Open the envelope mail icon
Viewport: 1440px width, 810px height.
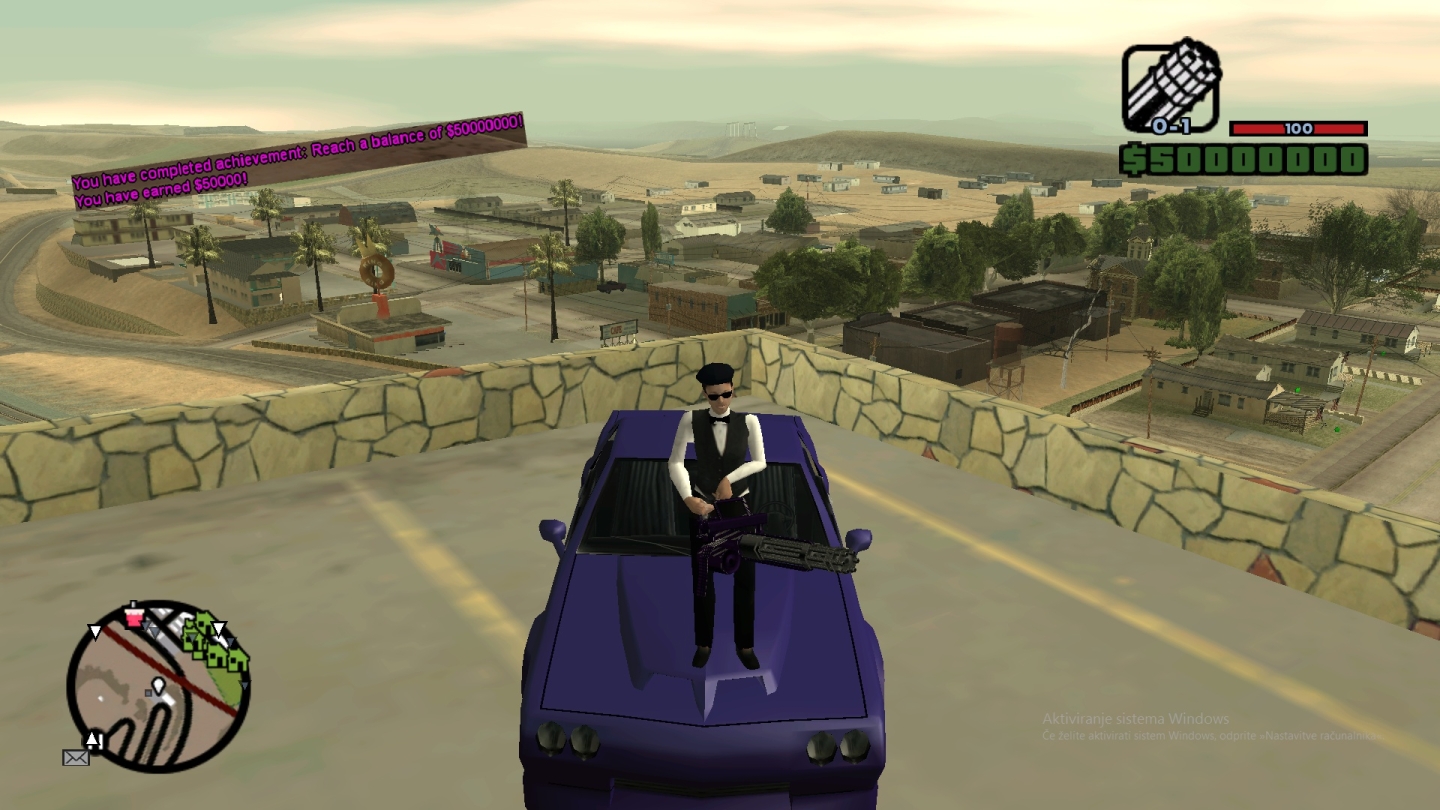[76, 757]
